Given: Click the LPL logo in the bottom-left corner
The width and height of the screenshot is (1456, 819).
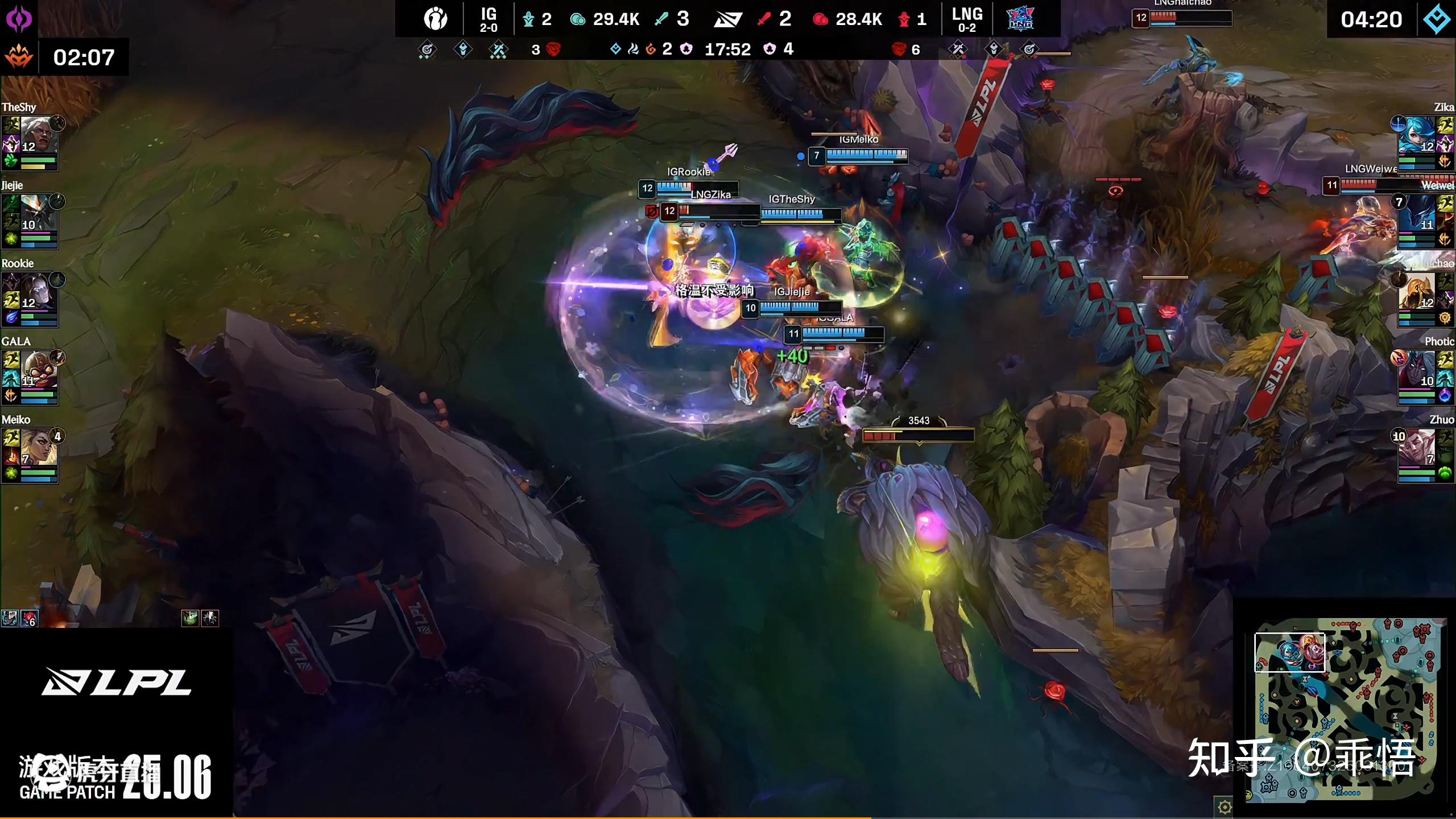Looking at the screenshot, I should click(117, 682).
